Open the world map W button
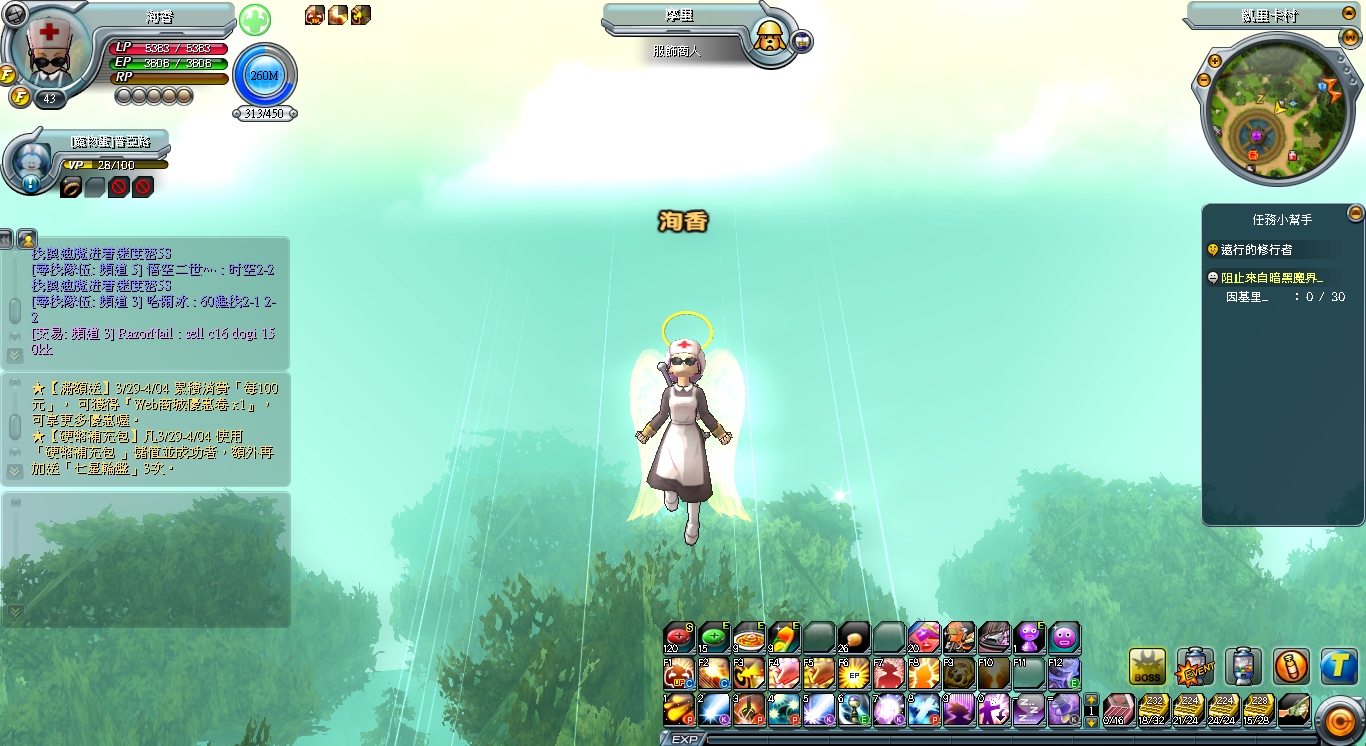Image resolution: width=1366 pixels, height=746 pixels. tap(1350, 38)
